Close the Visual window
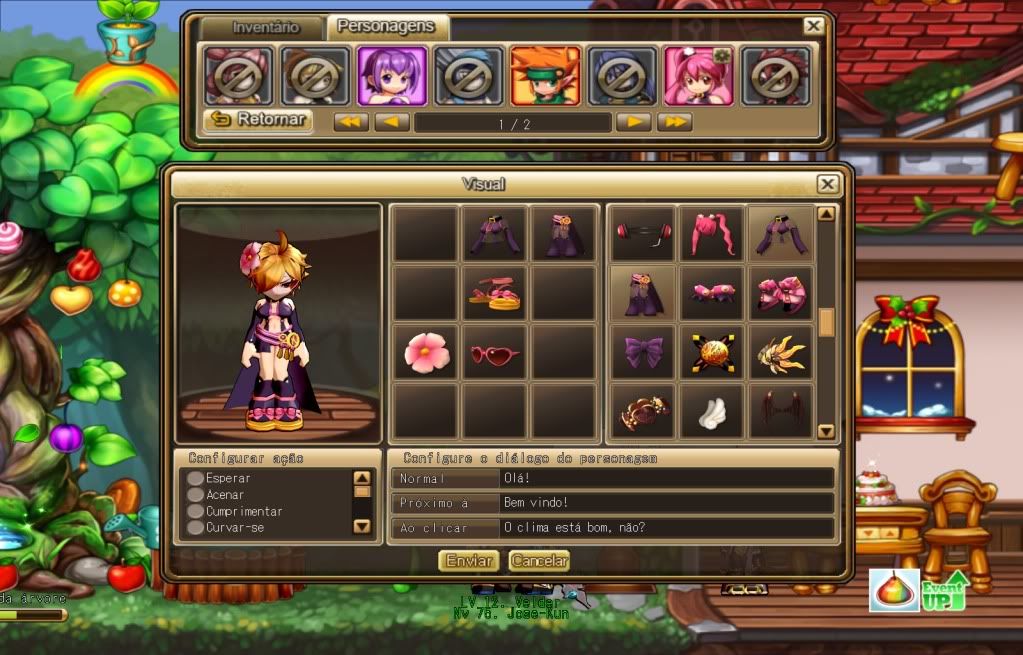 point(827,184)
